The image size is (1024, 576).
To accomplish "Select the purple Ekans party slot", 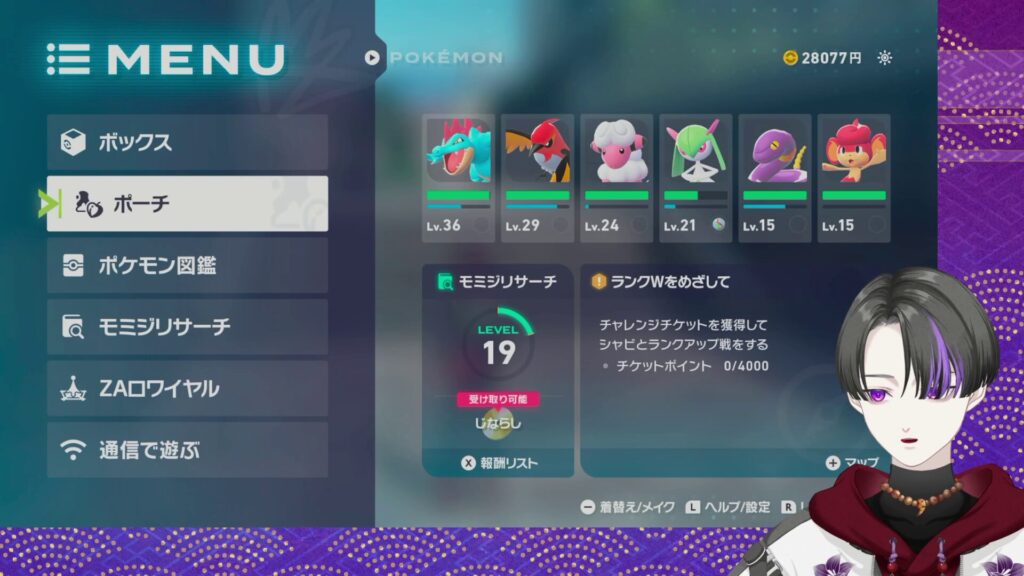I will tap(774, 178).
